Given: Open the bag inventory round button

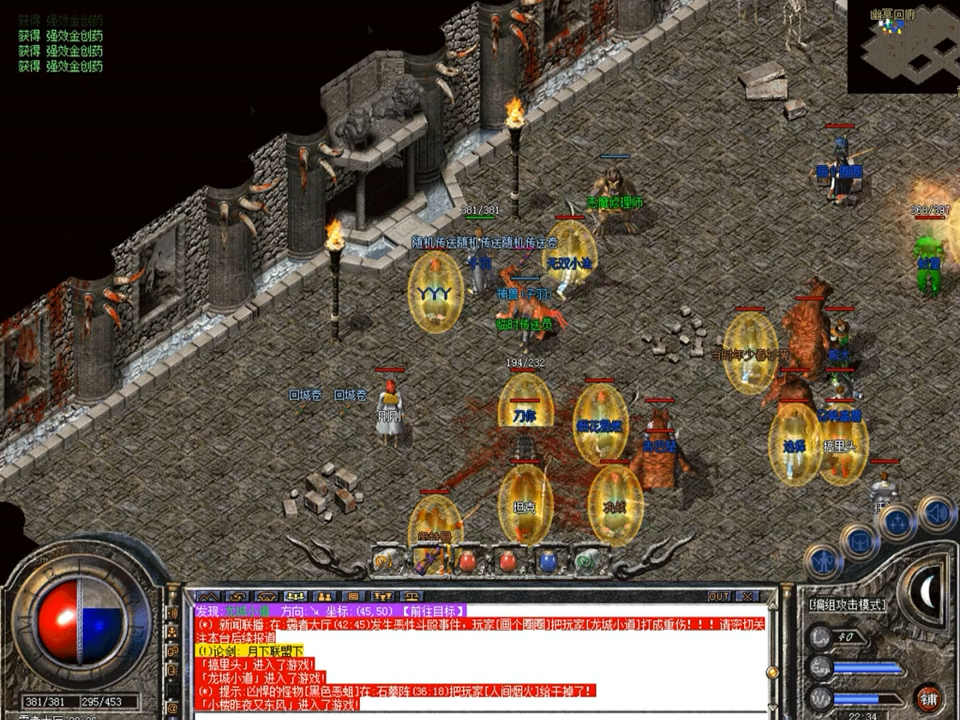Looking at the screenshot, I should click(858, 541).
